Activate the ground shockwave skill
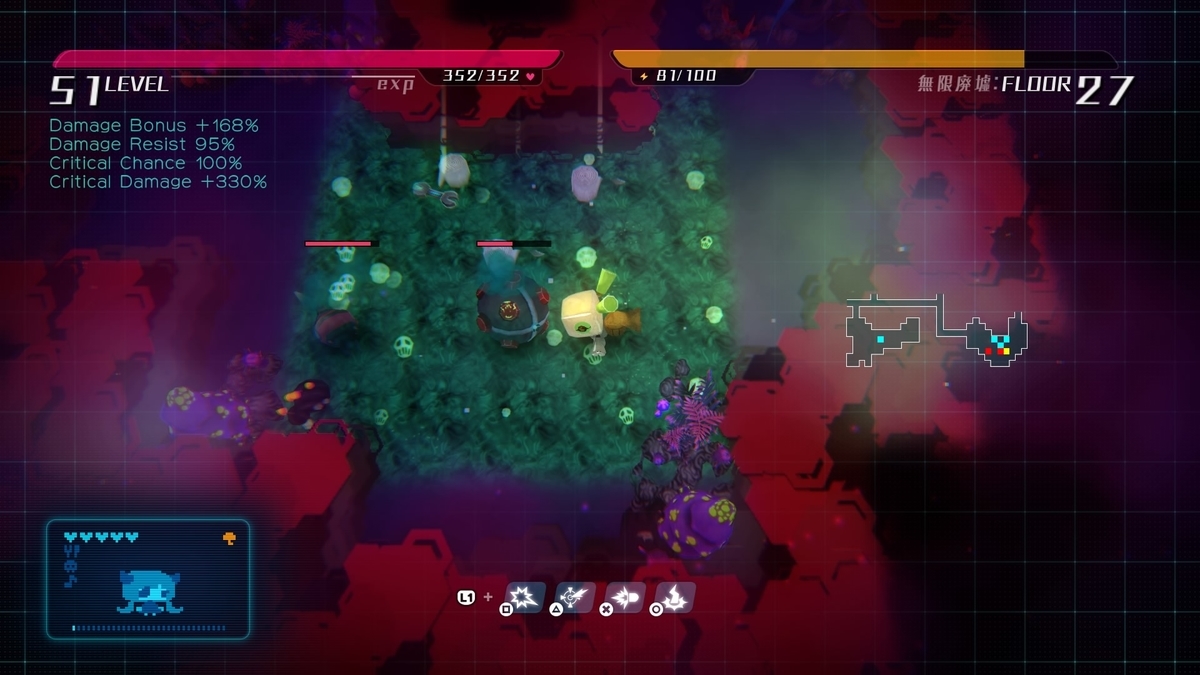The image size is (1200, 675). (x=677, y=597)
